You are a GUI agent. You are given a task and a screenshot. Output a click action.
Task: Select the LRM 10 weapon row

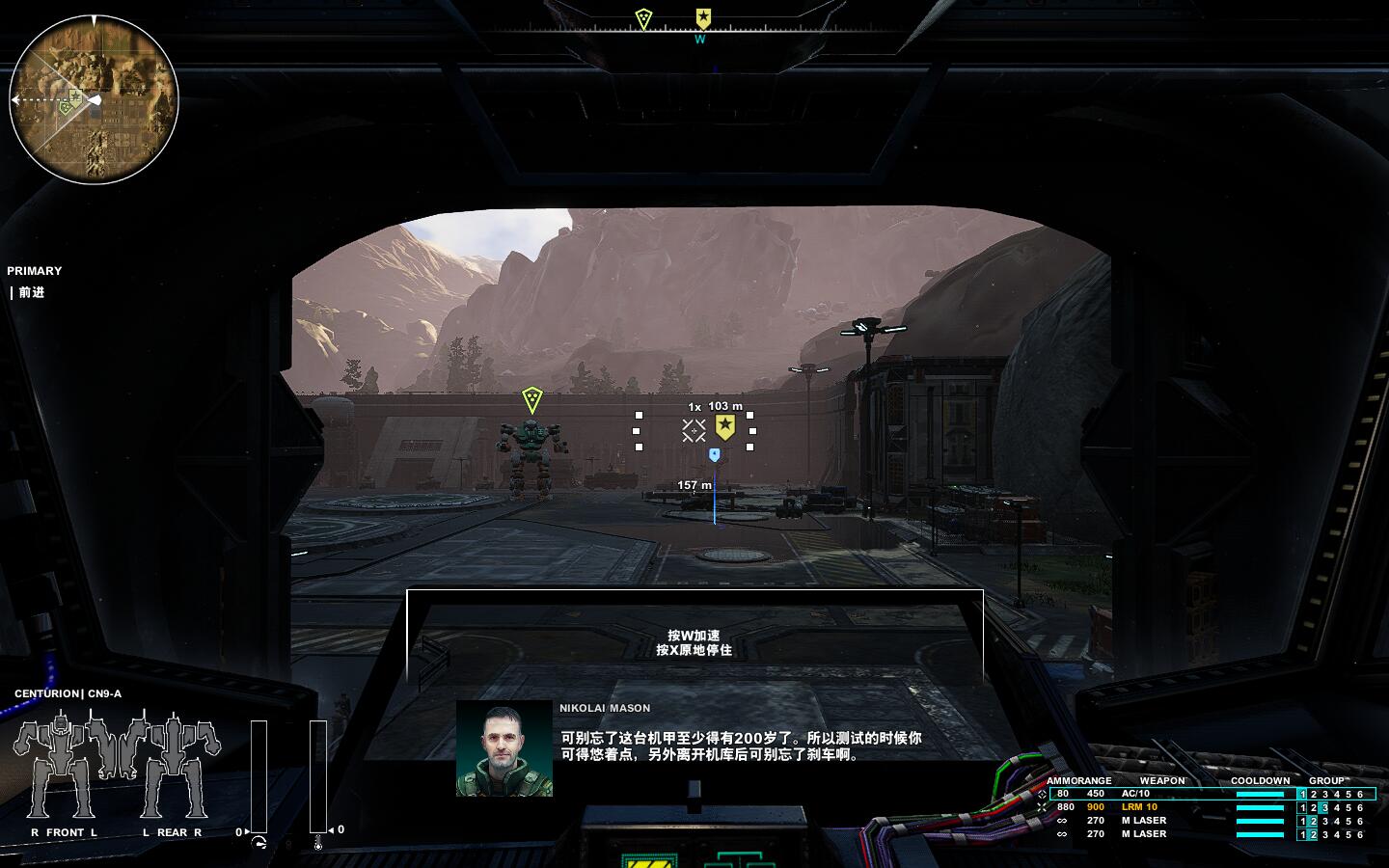pyautogui.click(x=1138, y=807)
